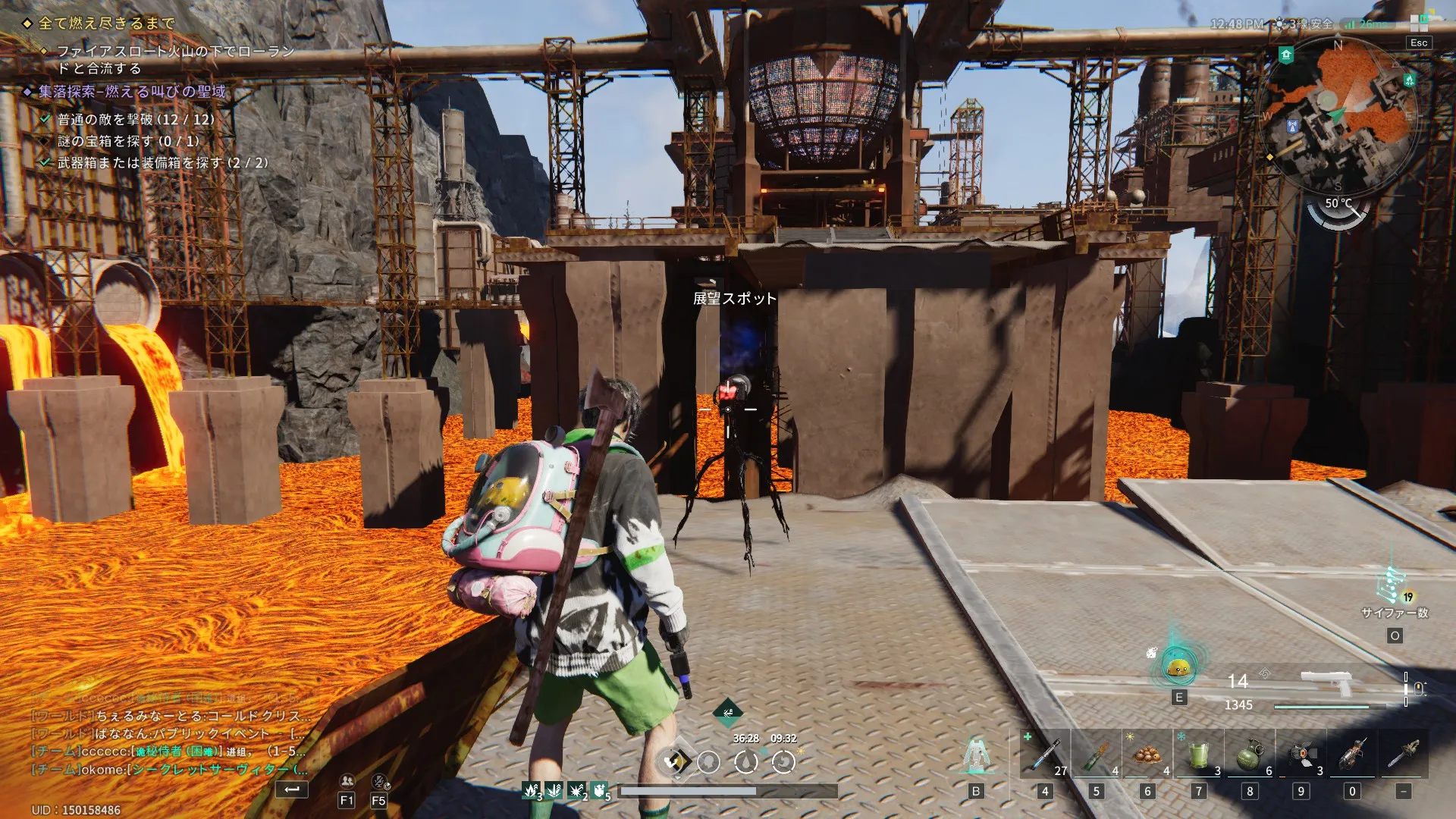
Task: Open the 全て燃え尽きるまで quest tracker
Action: tap(106, 24)
